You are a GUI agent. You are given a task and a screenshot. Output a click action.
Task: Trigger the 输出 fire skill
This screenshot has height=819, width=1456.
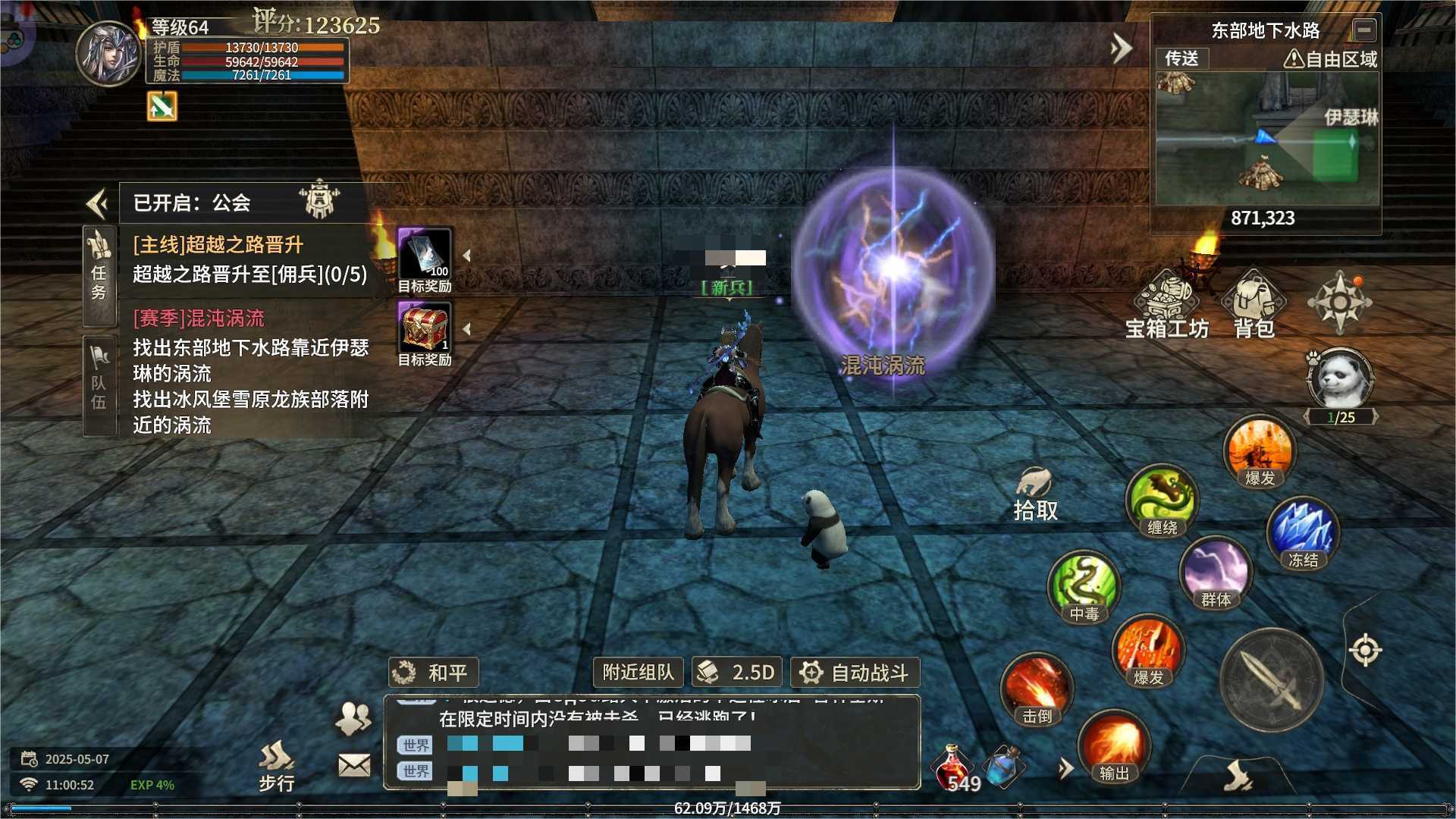click(x=1113, y=747)
